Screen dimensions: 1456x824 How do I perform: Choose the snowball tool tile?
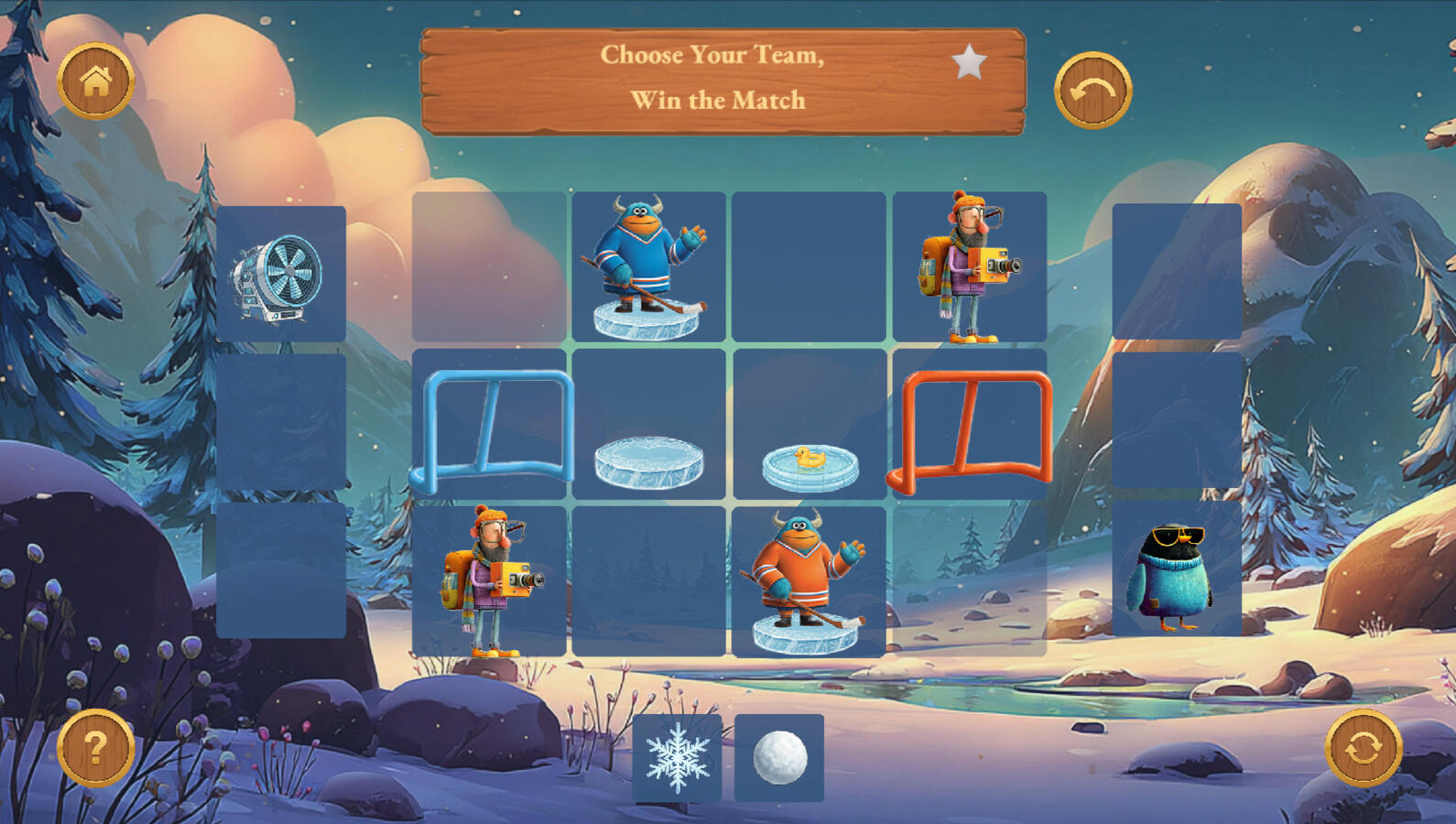point(779,758)
